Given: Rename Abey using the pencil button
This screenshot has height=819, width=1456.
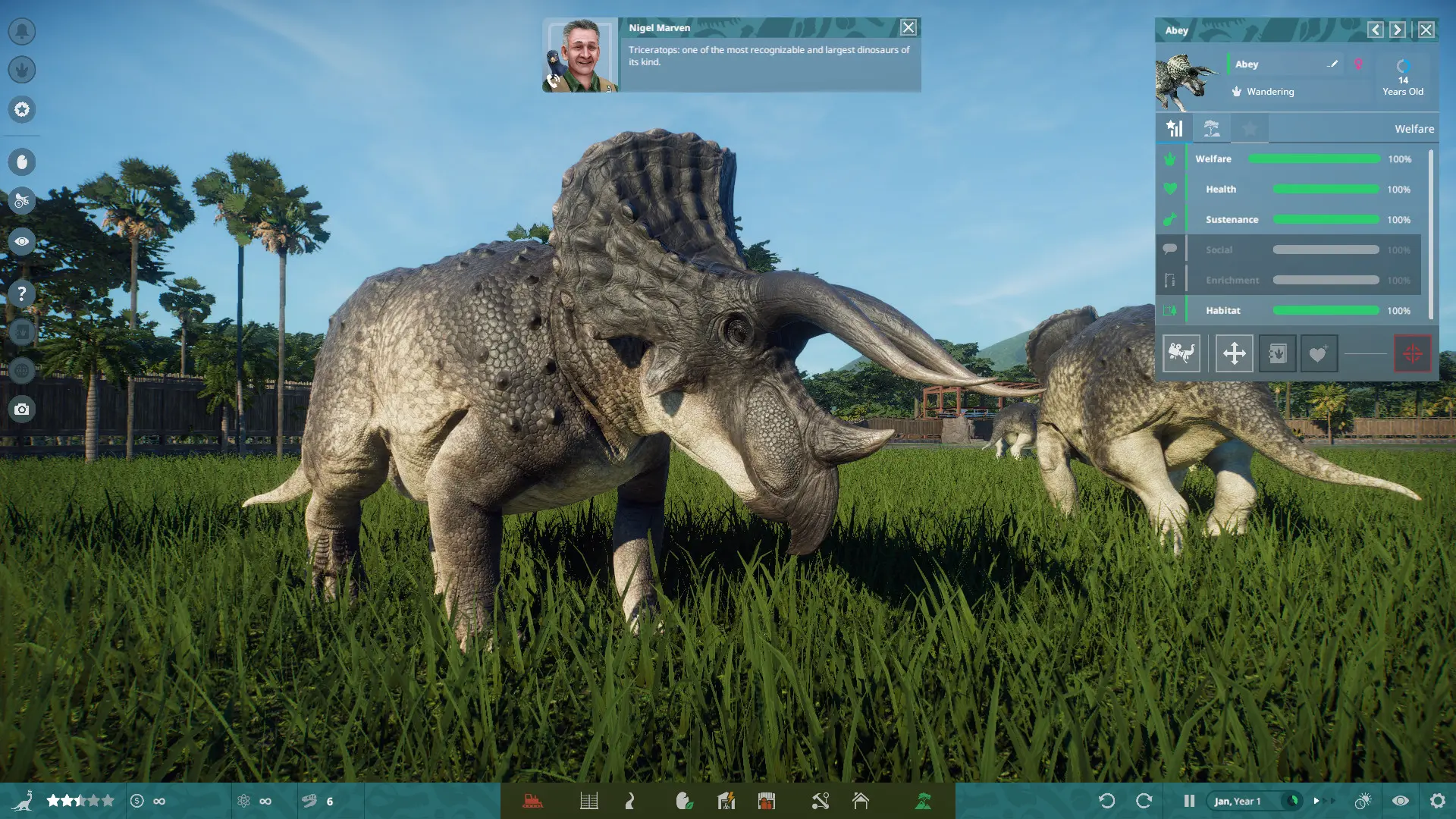Looking at the screenshot, I should coord(1332,64).
